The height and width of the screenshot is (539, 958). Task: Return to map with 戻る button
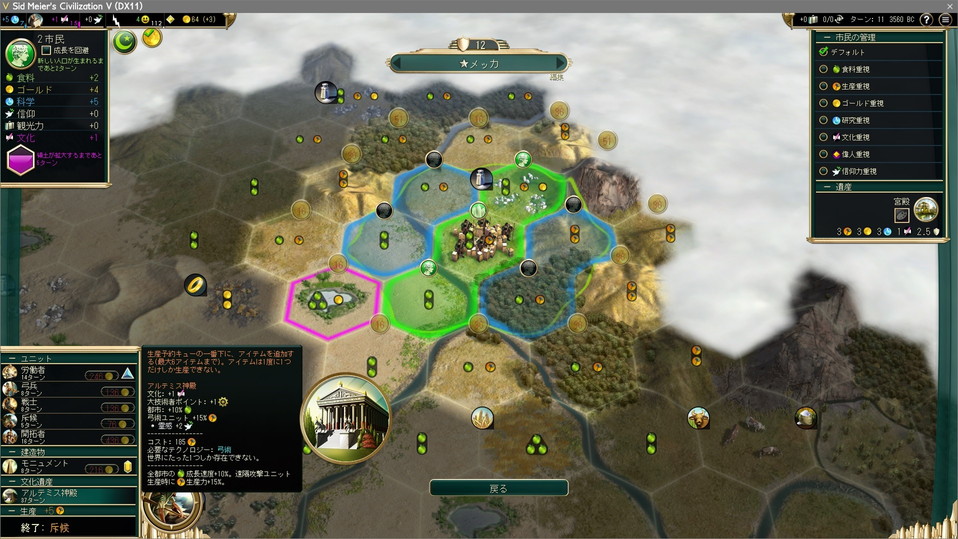pos(498,488)
